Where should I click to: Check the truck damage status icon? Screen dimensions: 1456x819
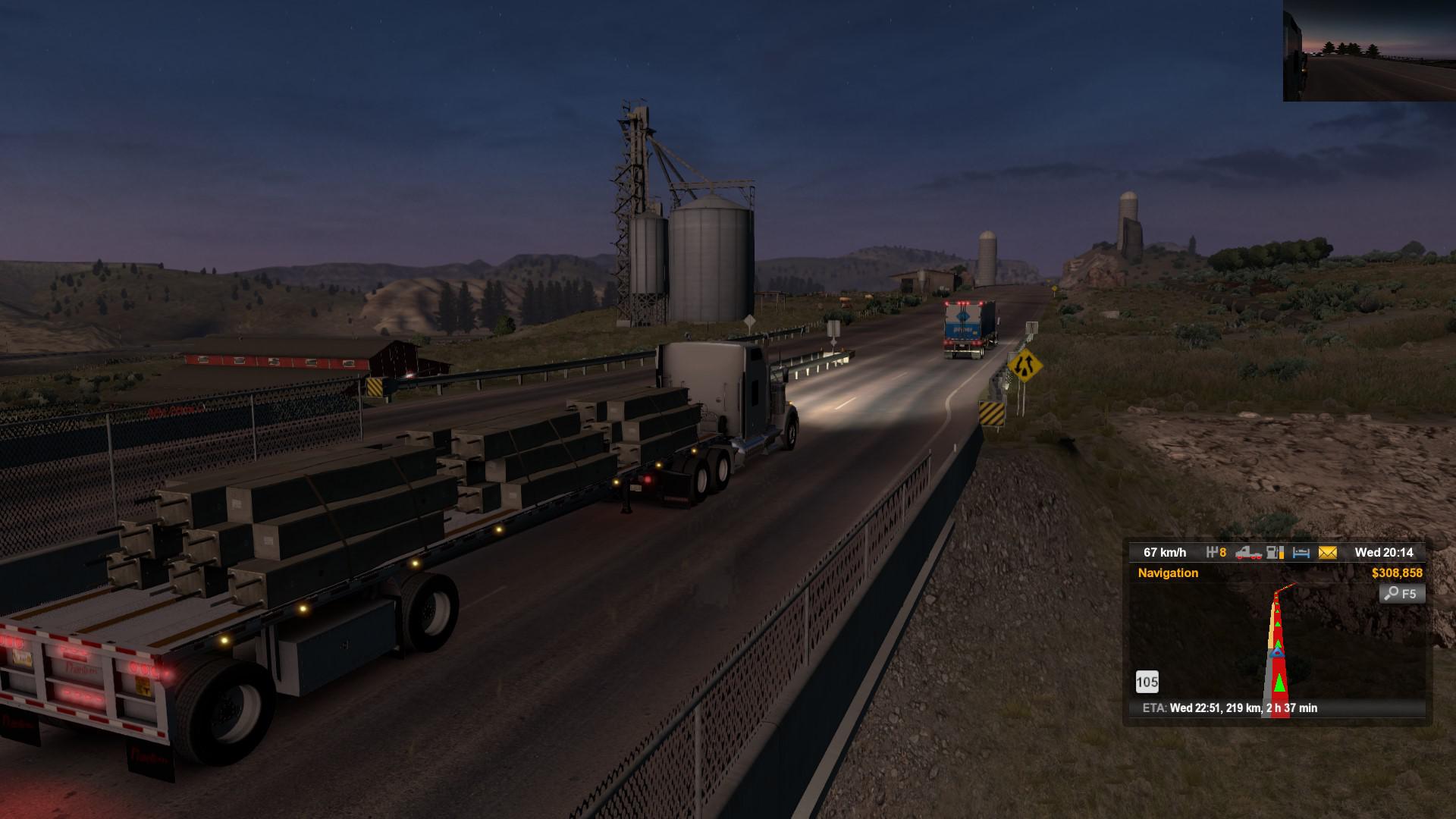[x=1248, y=553]
